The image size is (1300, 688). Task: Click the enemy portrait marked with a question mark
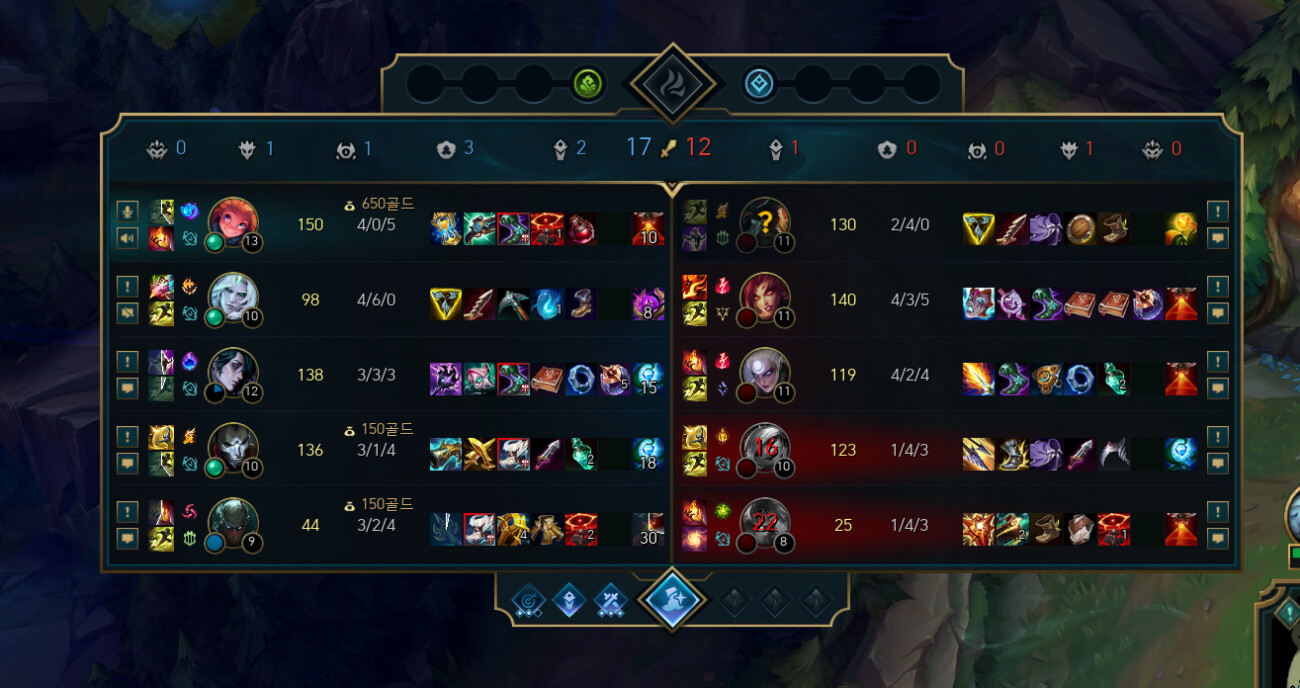[x=765, y=223]
